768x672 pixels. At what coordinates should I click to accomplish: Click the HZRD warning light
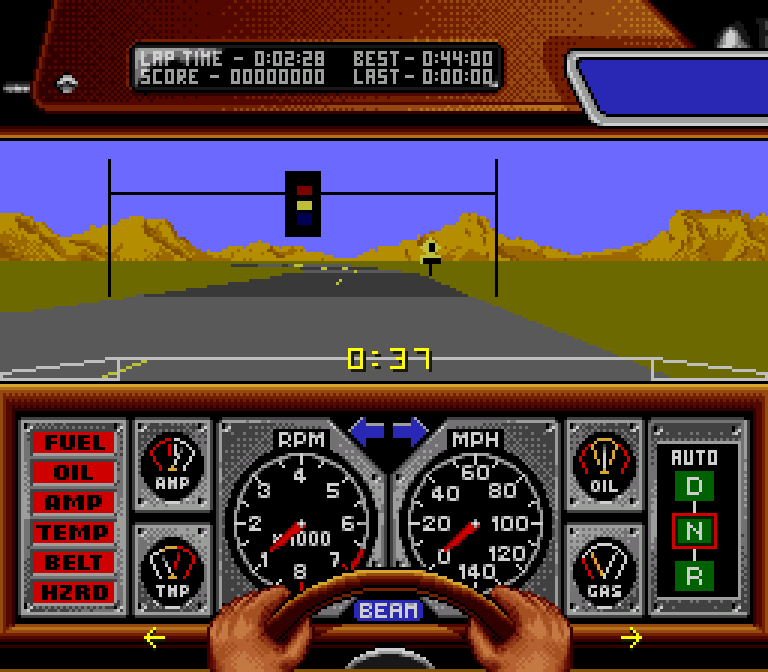(73, 592)
